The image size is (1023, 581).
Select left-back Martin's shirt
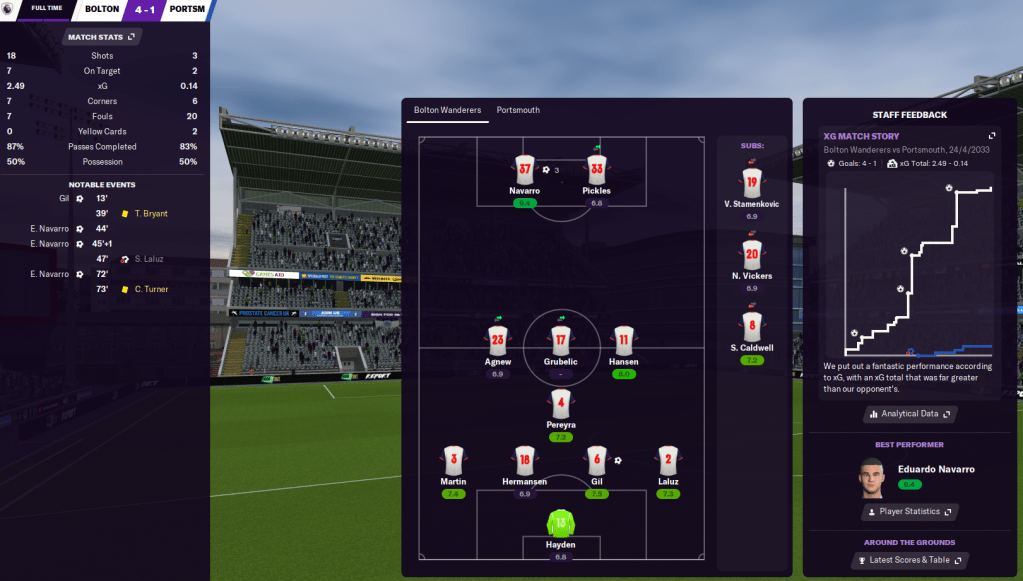pyautogui.click(x=453, y=460)
